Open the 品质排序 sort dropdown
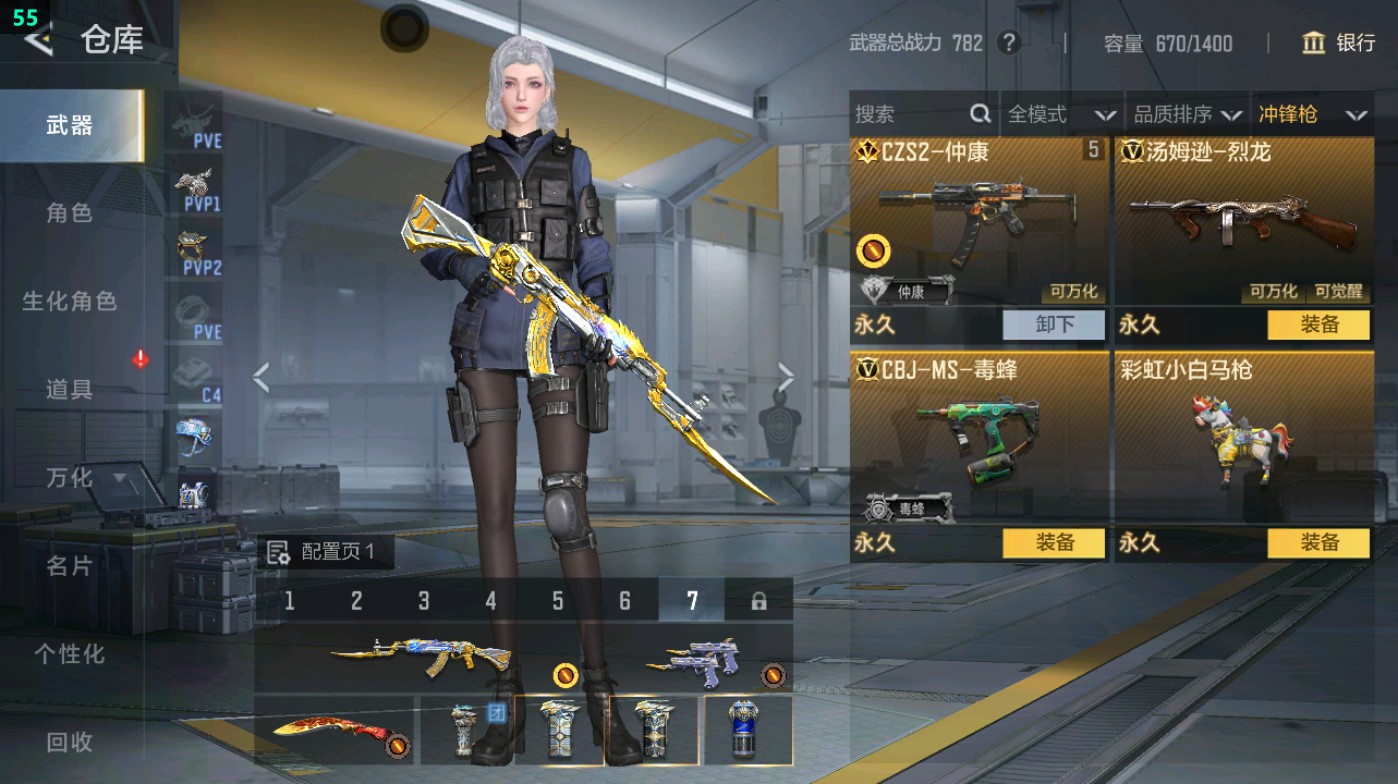Image resolution: width=1398 pixels, height=784 pixels. [x=1187, y=115]
